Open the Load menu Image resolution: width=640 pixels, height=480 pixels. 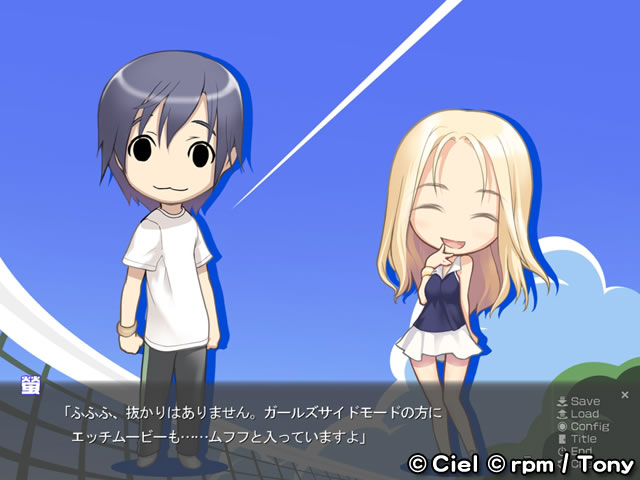[579, 414]
